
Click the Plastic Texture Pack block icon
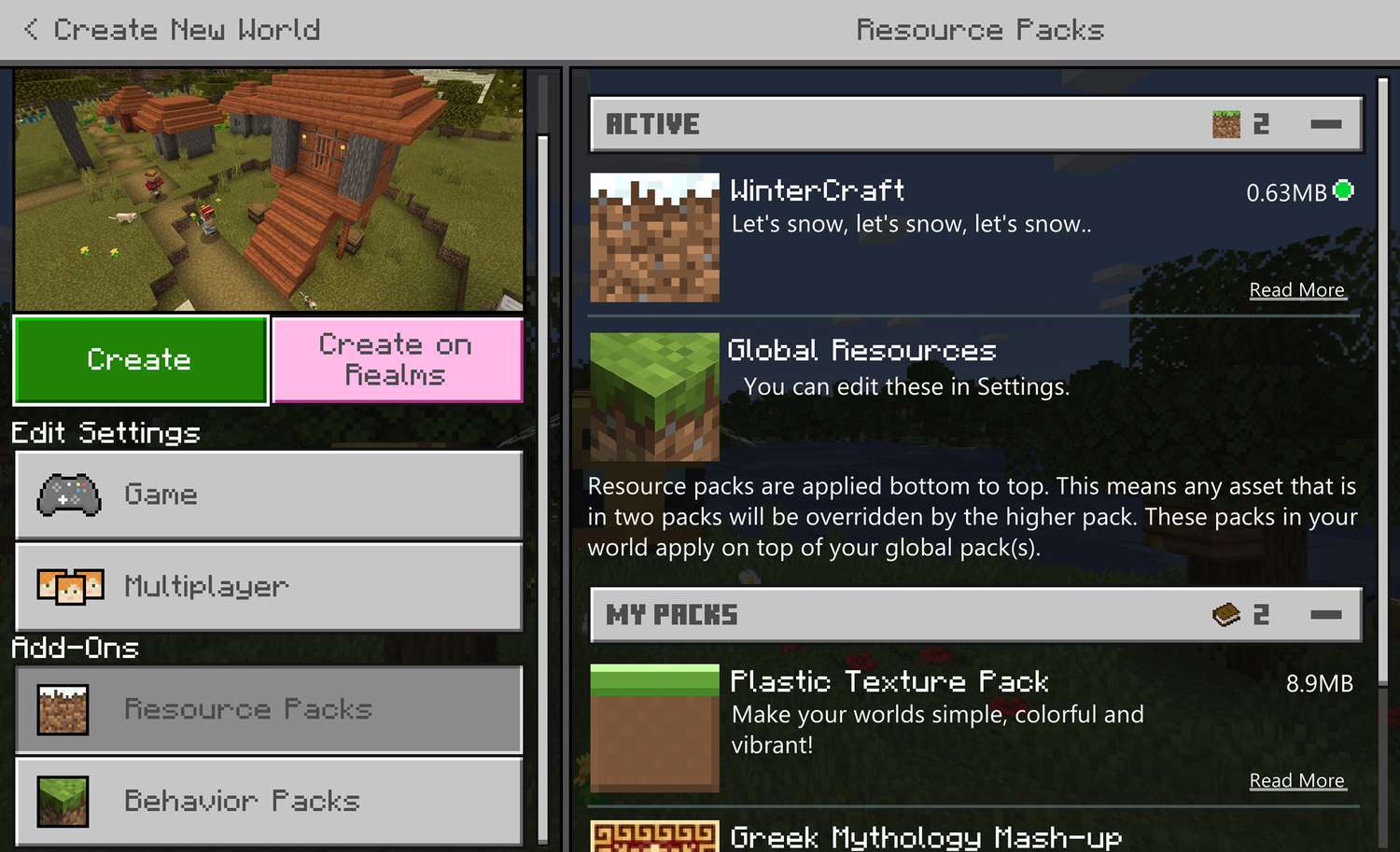click(x=653, y=727)
